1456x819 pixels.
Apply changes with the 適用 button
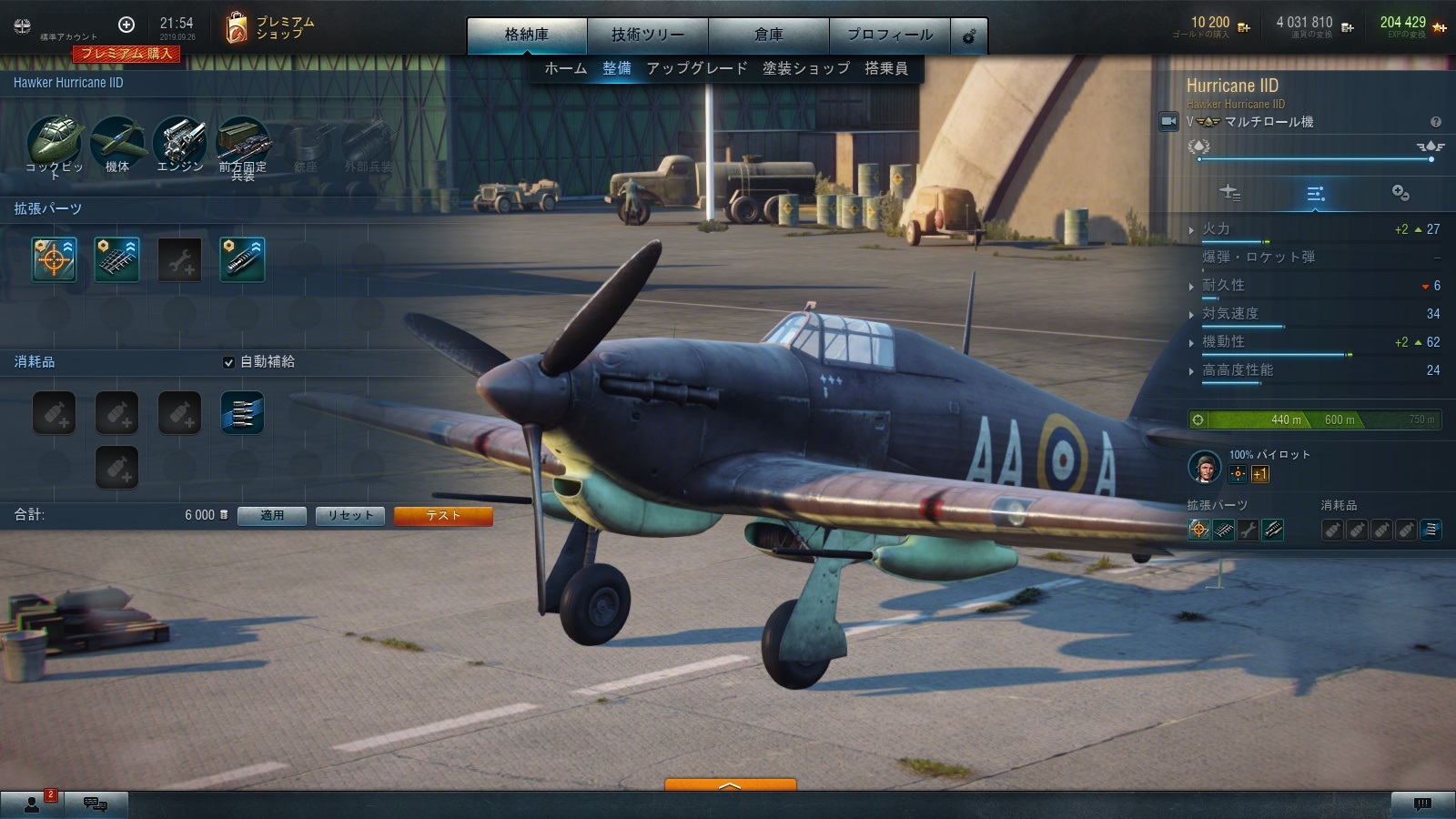271,516
